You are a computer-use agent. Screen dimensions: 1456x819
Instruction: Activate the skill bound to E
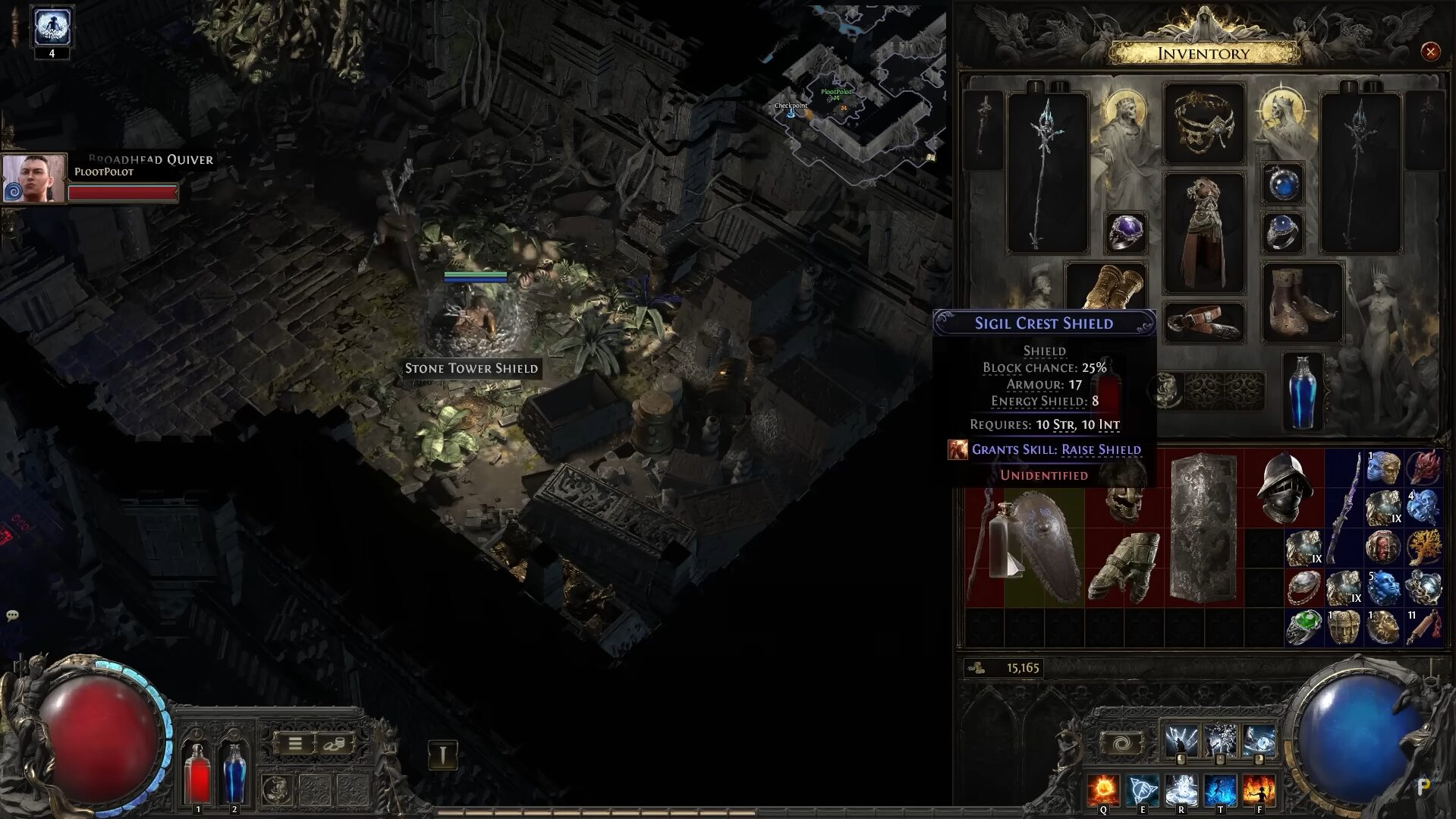pyautogui.click(x=1143, y=790)
